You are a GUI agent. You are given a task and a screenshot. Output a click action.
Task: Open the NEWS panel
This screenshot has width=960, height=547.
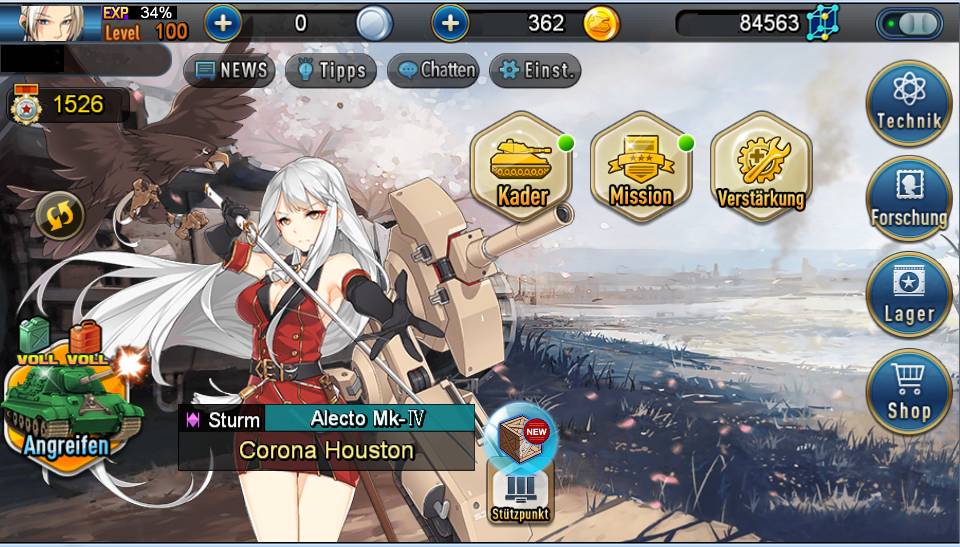[x=230, y=70]
